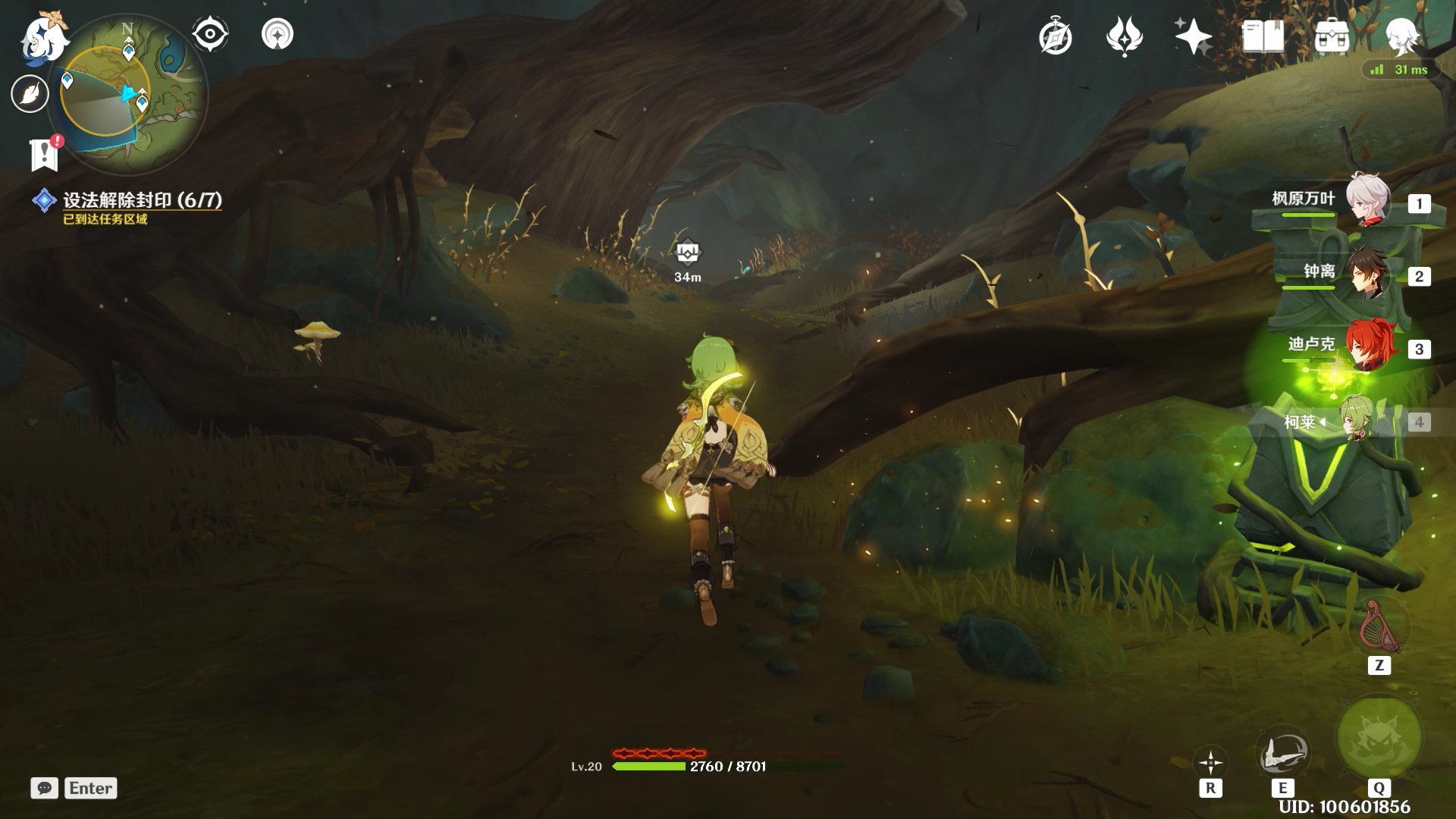Open the compass adventure handbook icon
The height and width of the screenshot is (819, 1456).
pos(1055,37)
